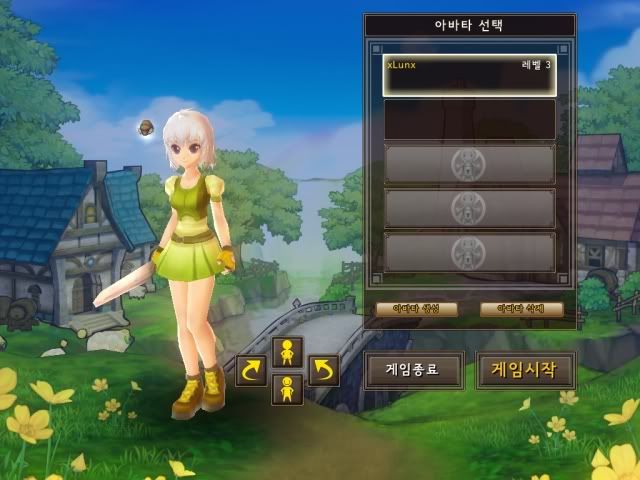Click the 아바타 삭제 delete avatar button
The height and width of the screenshot is (480, 640).
click(521, 309)
